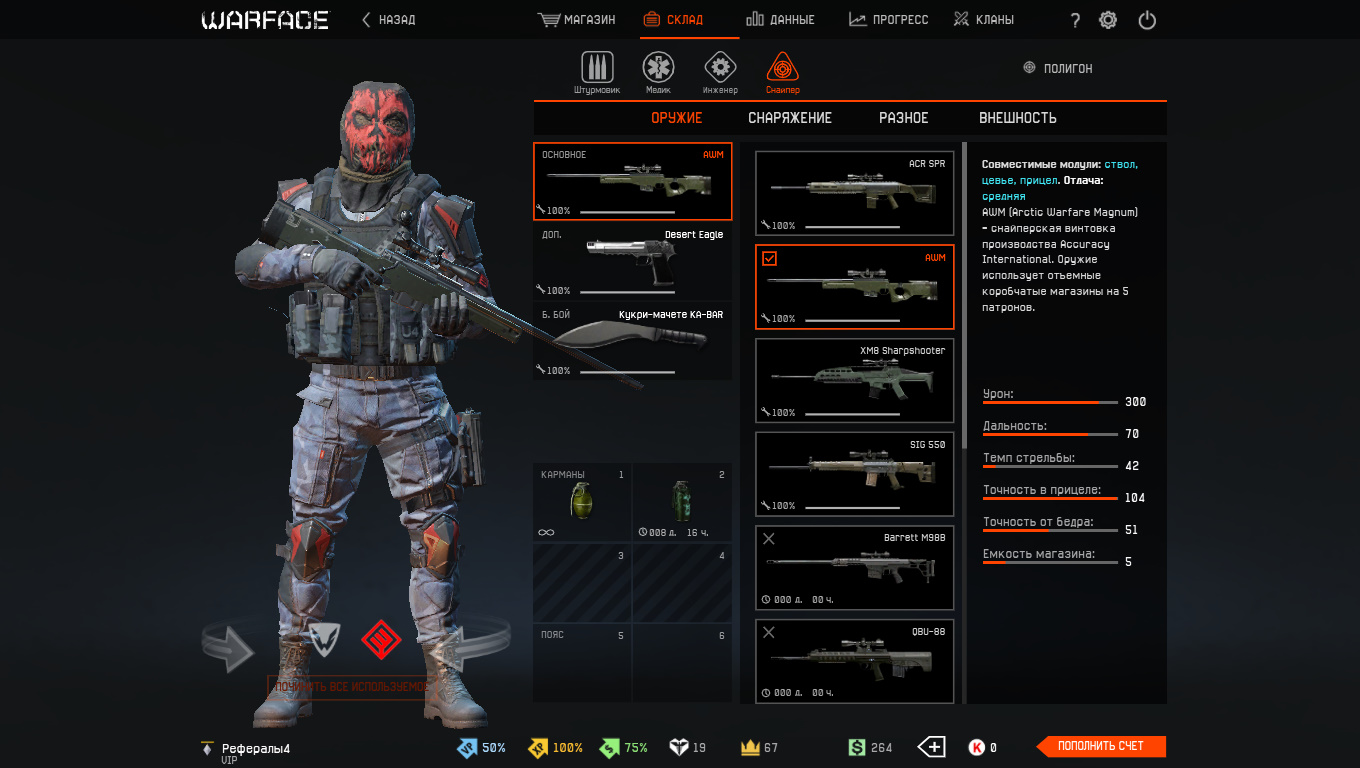The image size is (1360, 768).
Task: Select the Кукри-мачете KA-BAR melee slot
Action: (x=632, y=342)
